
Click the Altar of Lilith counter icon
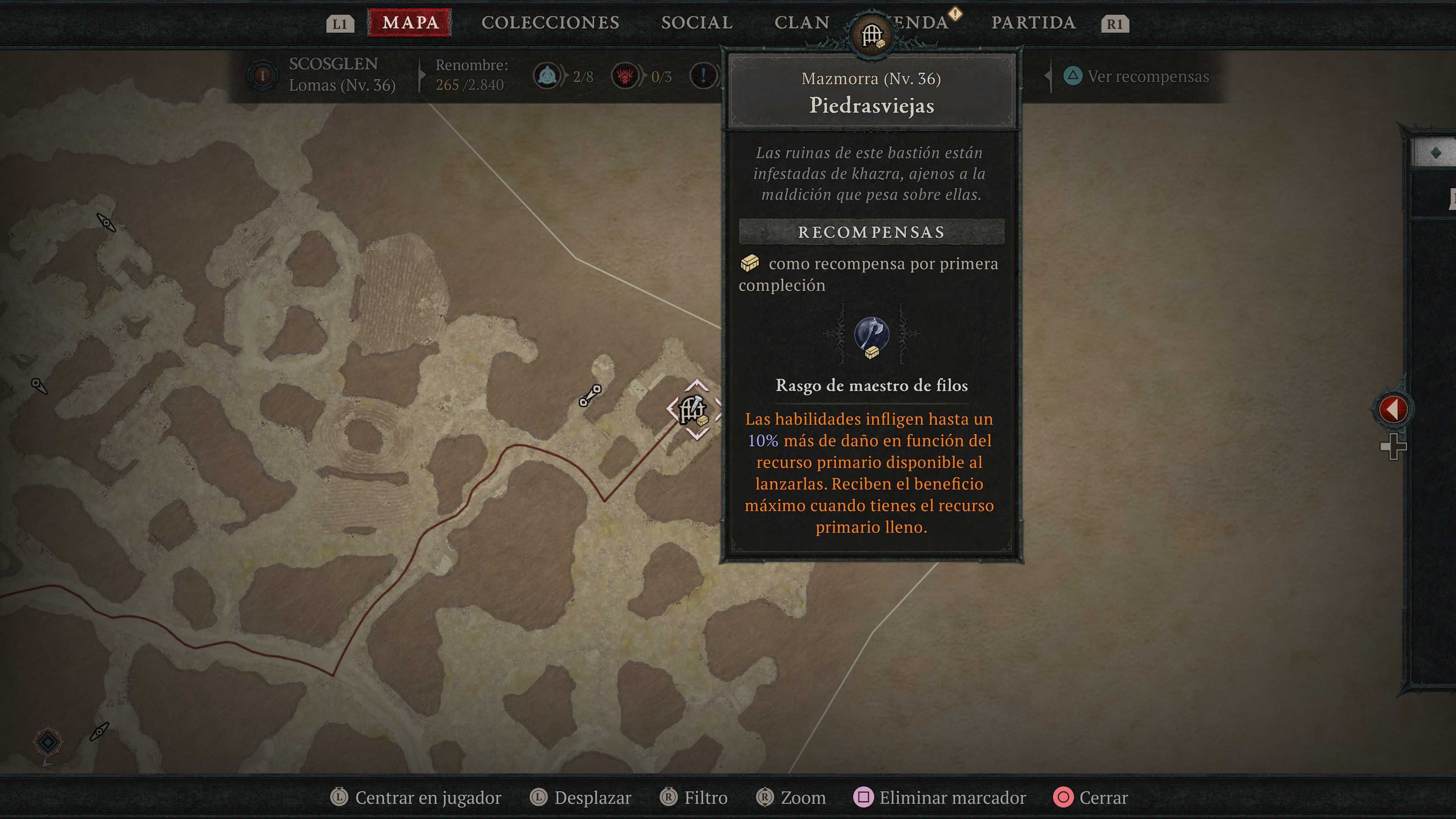[547, 76]
